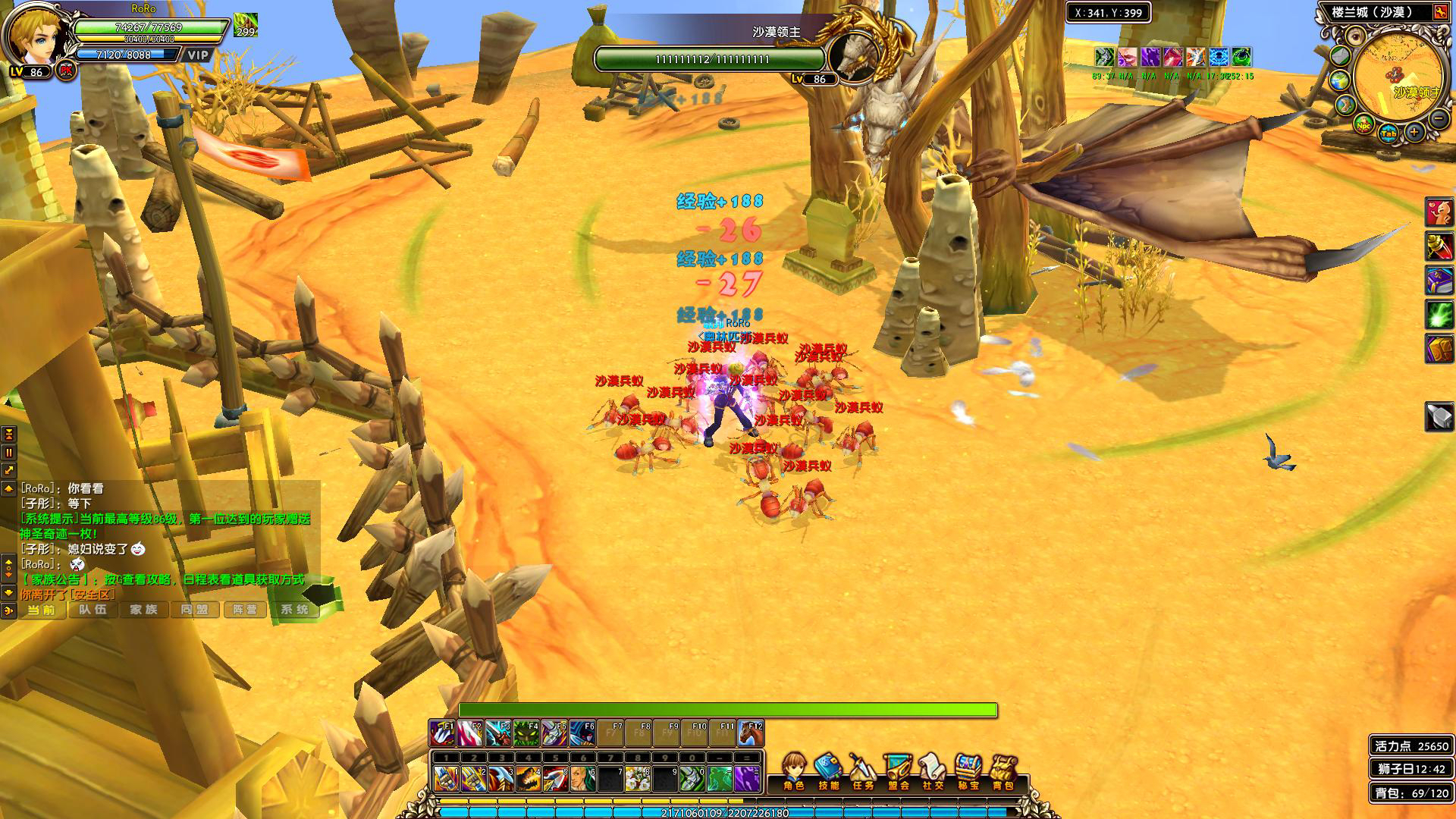Switch chat to the 家族 family tab
The image size is (1456, 819).
pos(144,610)
